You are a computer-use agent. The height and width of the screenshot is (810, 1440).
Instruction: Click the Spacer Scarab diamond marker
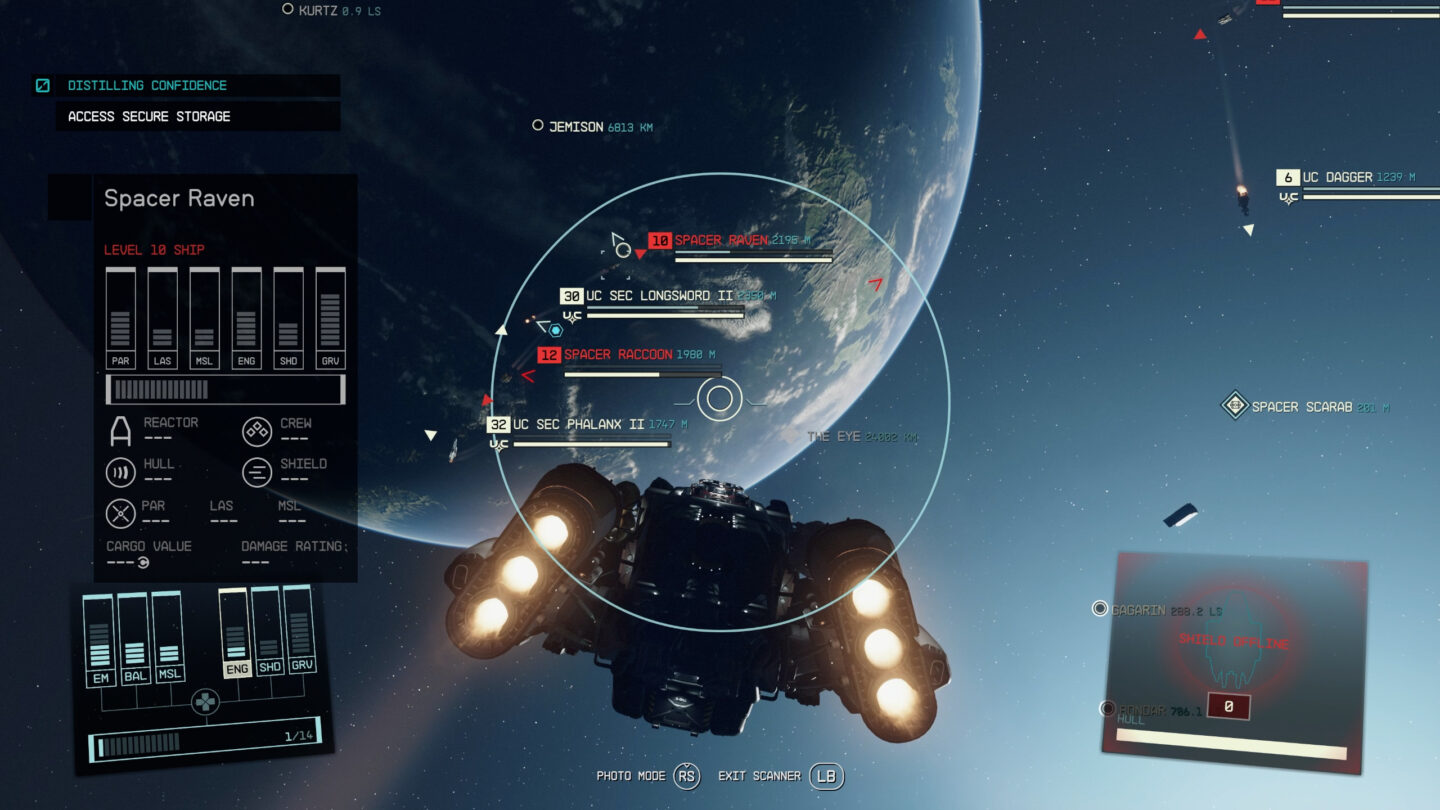(x=1235, y=406)
